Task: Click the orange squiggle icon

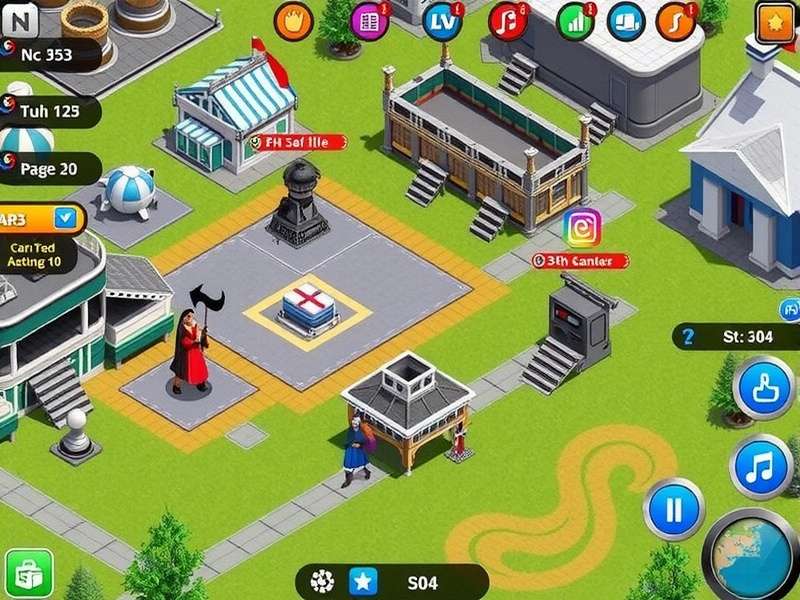Action: 677,21
